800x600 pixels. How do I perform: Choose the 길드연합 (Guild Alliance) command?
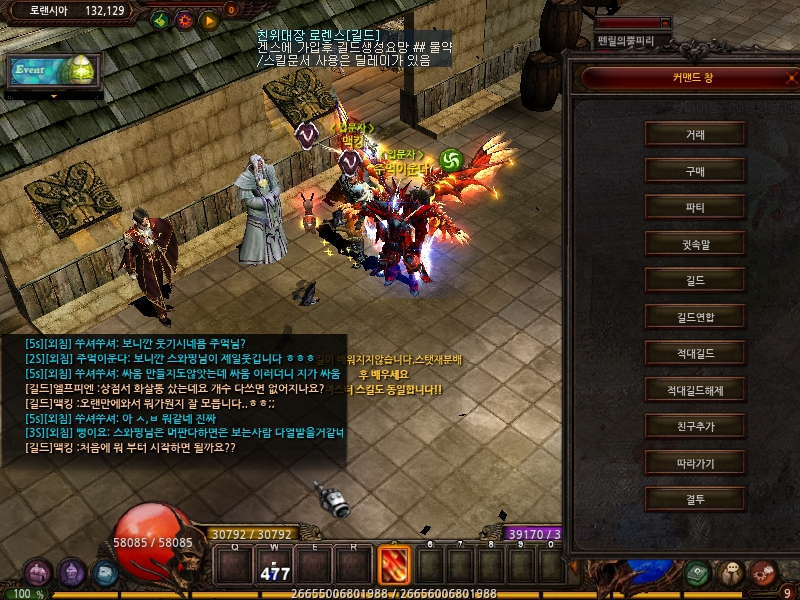coord(695,317)
